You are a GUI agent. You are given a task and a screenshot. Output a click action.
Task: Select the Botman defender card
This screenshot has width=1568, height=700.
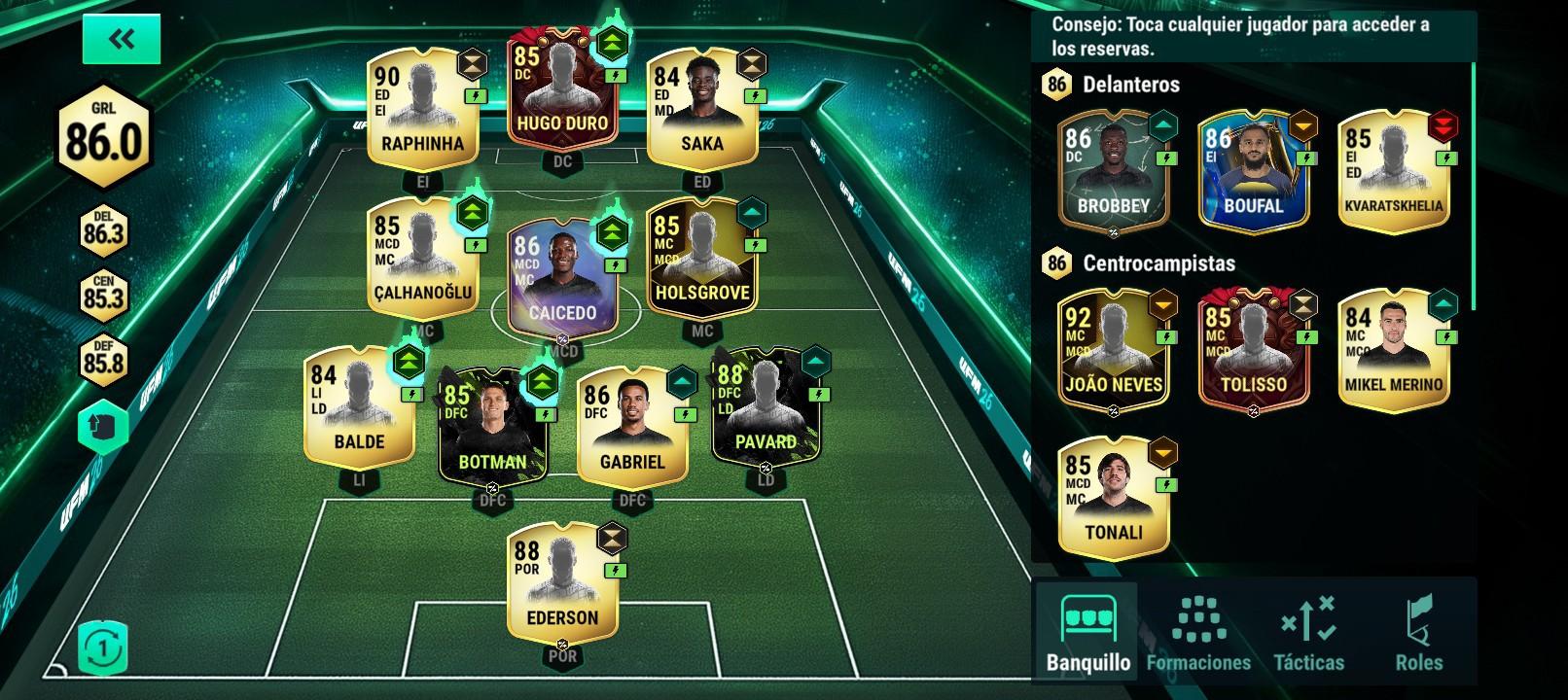[x=491, y=428]
